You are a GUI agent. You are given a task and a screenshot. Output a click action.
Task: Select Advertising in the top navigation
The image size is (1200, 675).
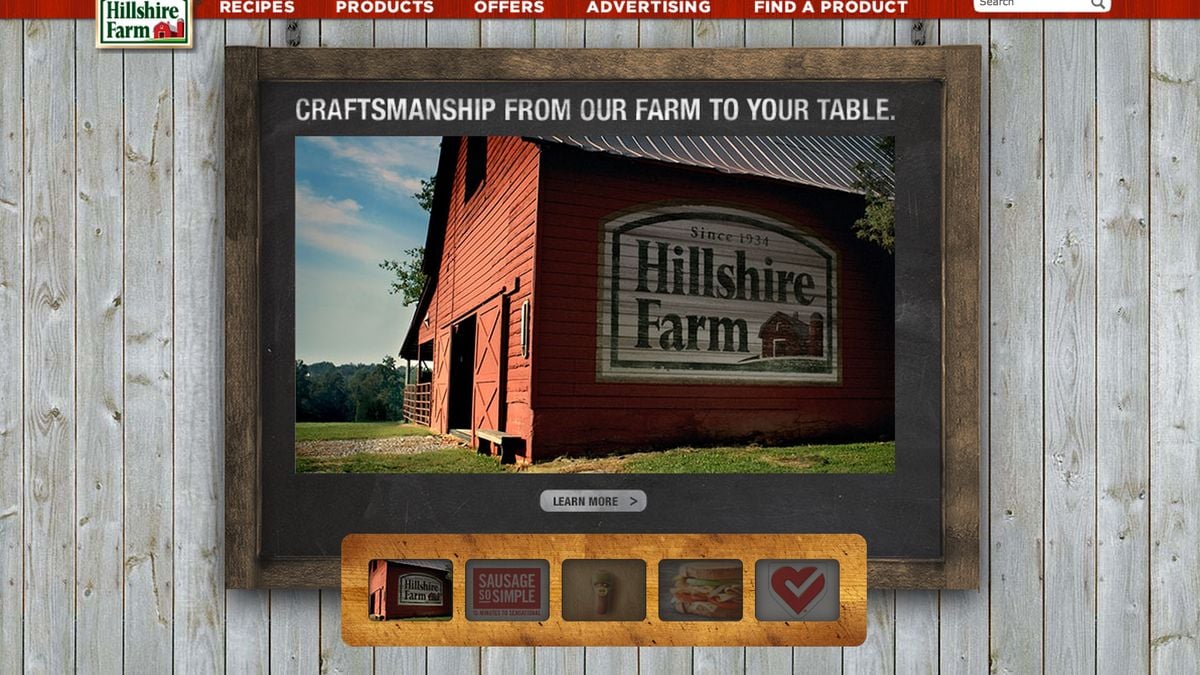point(648,7)
